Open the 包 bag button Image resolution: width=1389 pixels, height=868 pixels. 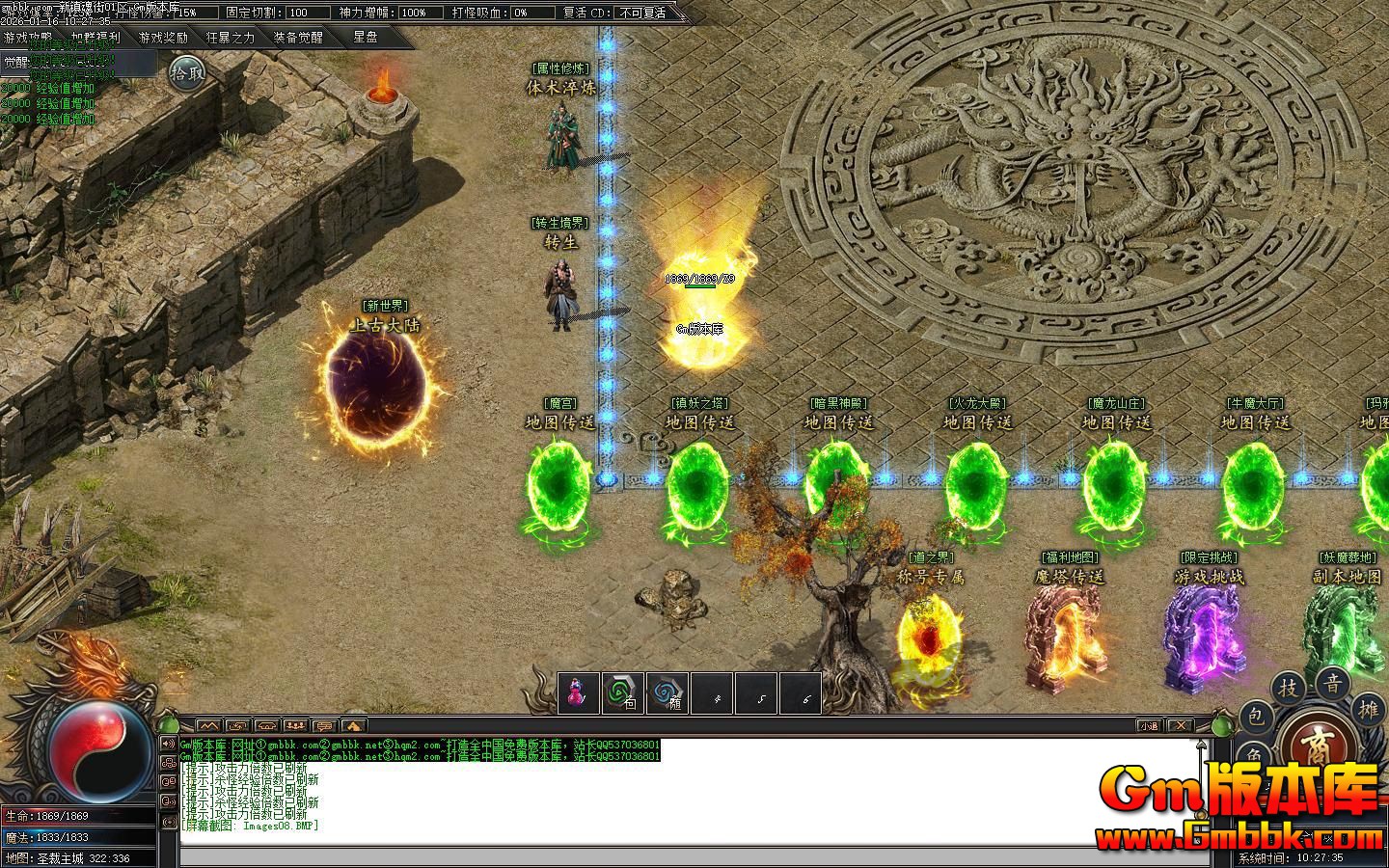click(1255, 716)
